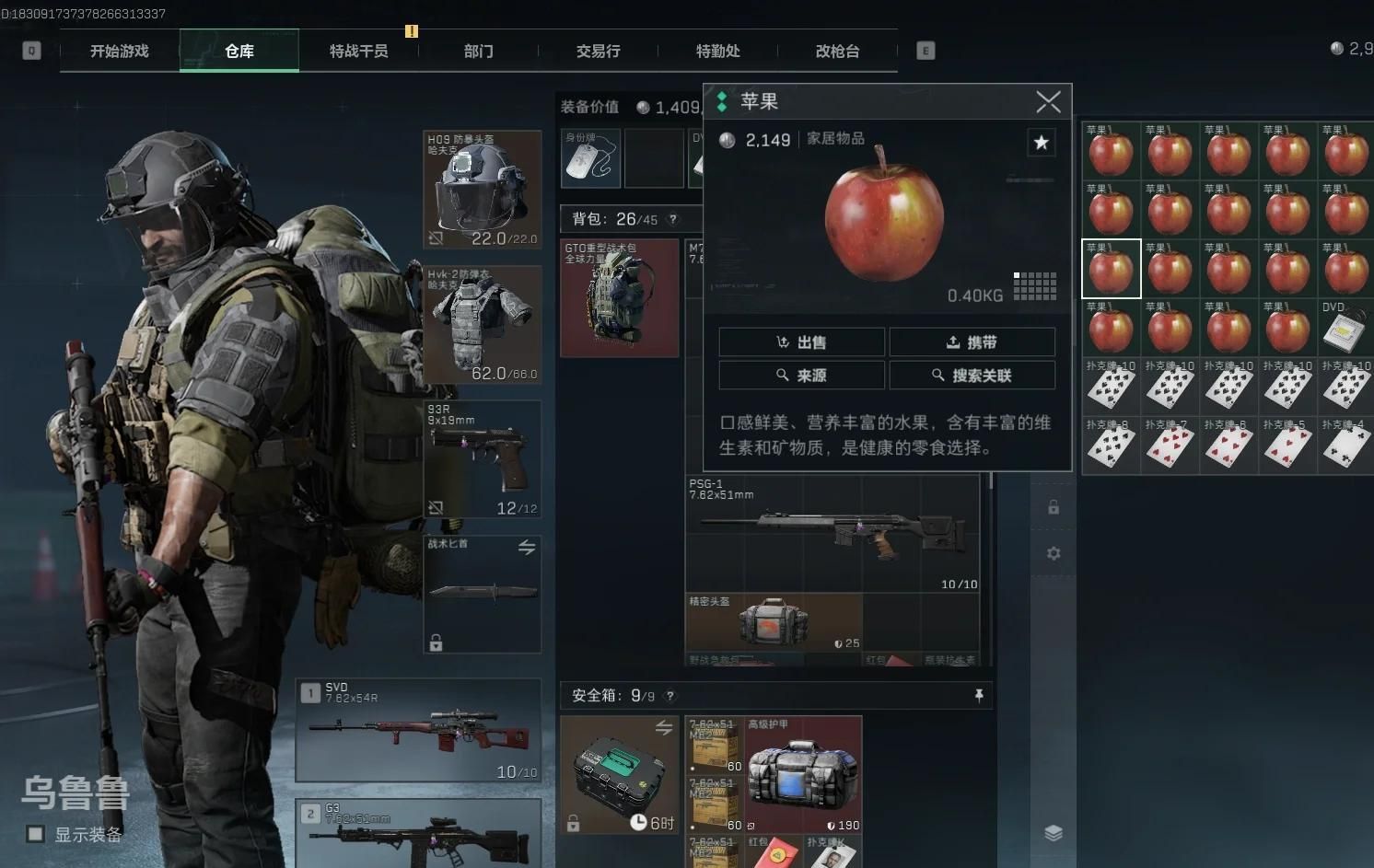Viewport: 1374px width, 868px height.
Task: Toggle the pin icon on the 安全箱 header
Action: click(979, 696)
